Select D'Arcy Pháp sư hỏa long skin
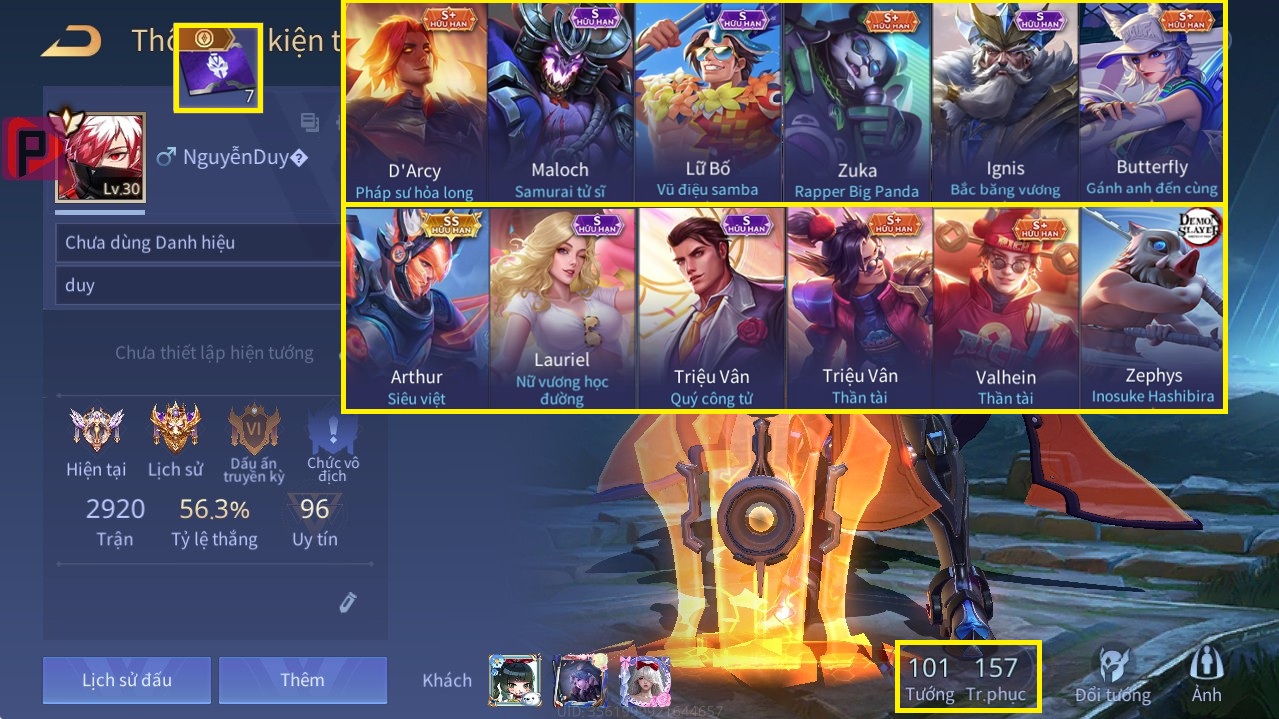The image size is (1279, 719). pos(415,103)
